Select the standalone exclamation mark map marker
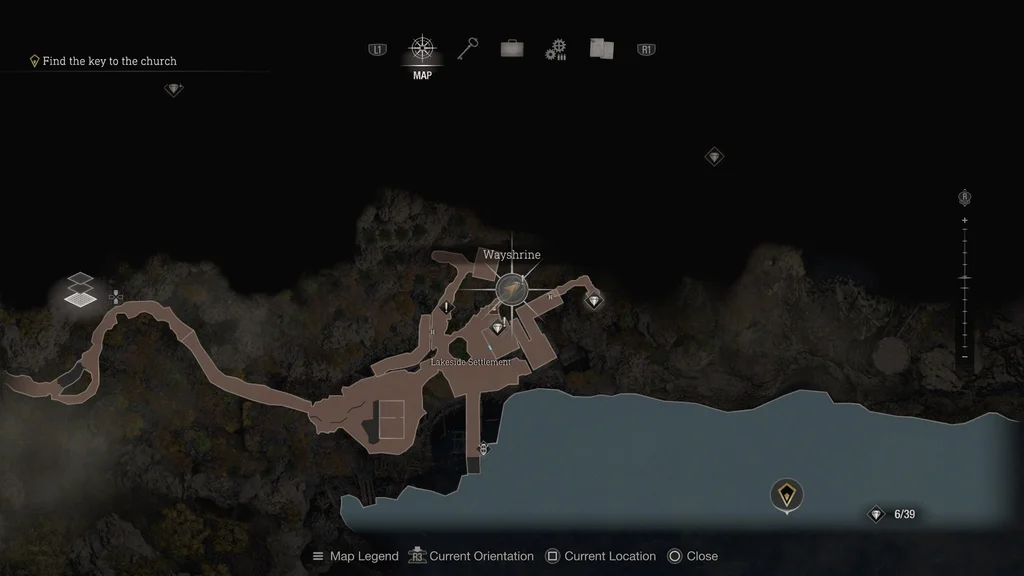Screen dimensions: 1024x576 point(446,306)
